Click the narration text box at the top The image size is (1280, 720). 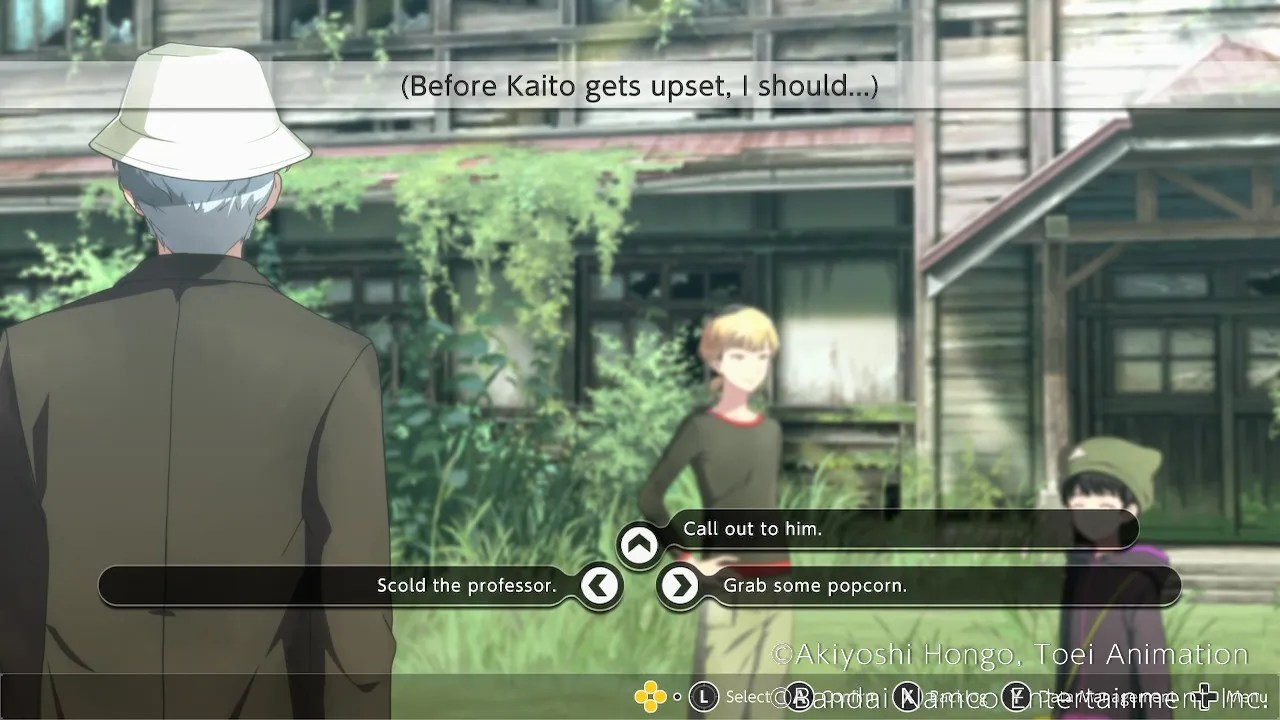[639, 86]
